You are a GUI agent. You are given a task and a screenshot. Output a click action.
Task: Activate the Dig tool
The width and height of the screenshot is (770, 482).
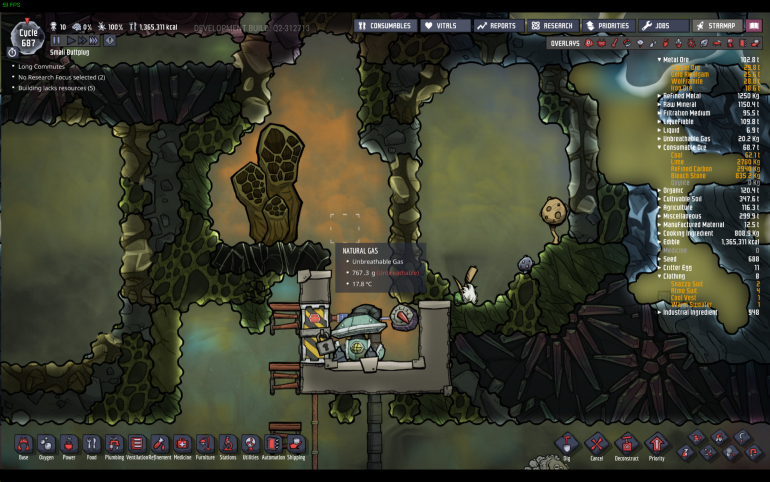coord(567,445)
